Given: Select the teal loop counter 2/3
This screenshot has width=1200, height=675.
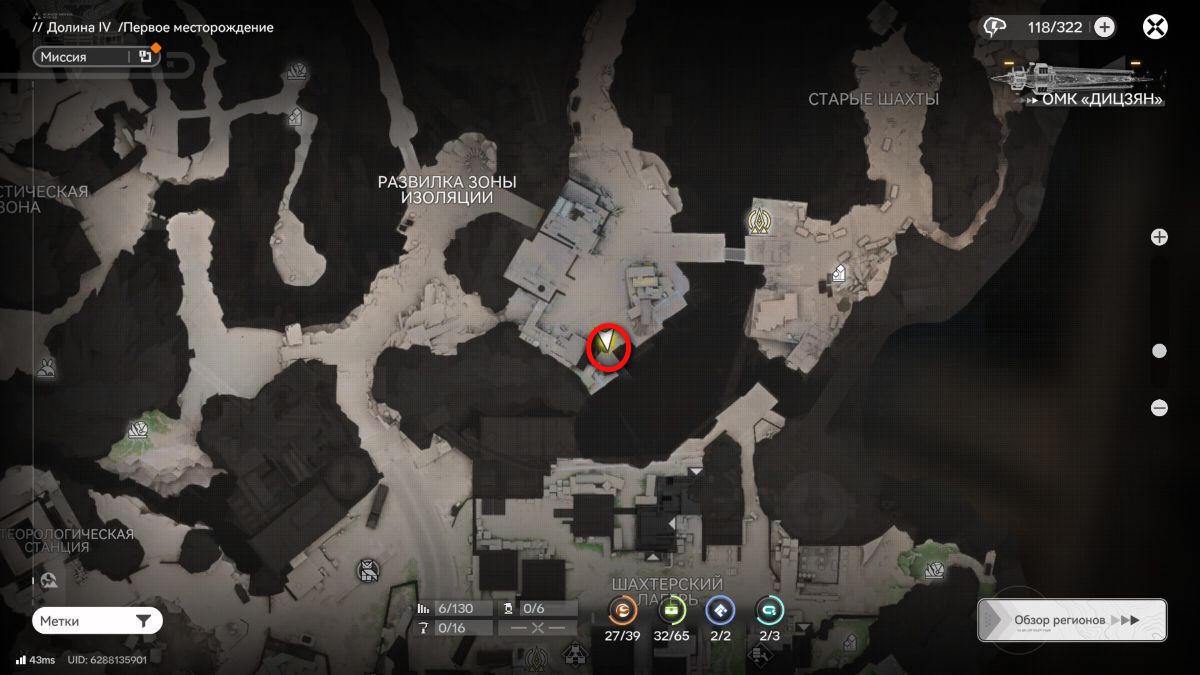Looking at the screenshot, I should pyautogui.click(x=769, y=611).
